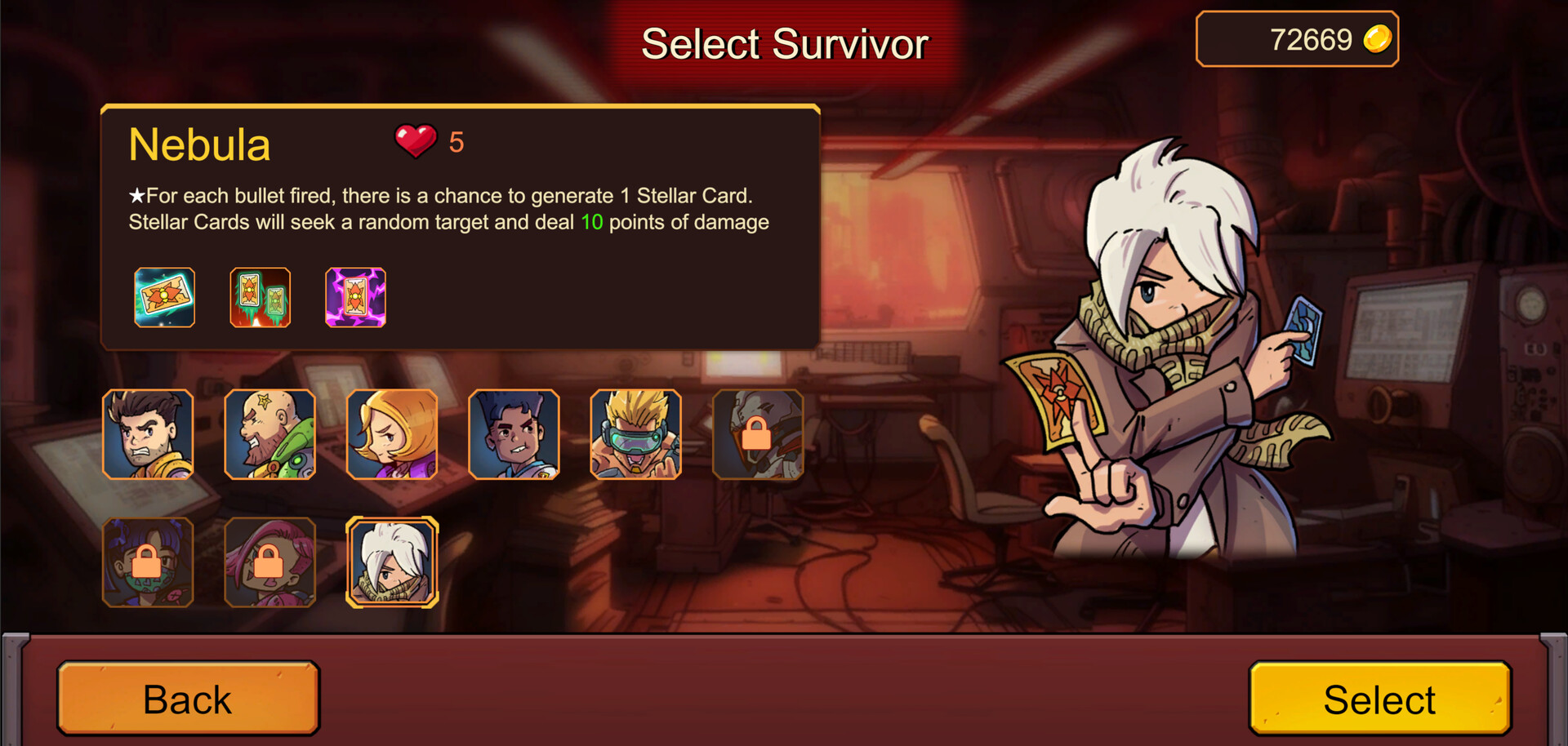The height and width of the screenshot is (746, 1568).
Task: Click the Select Survivor title banner
Action: (784, 43)
